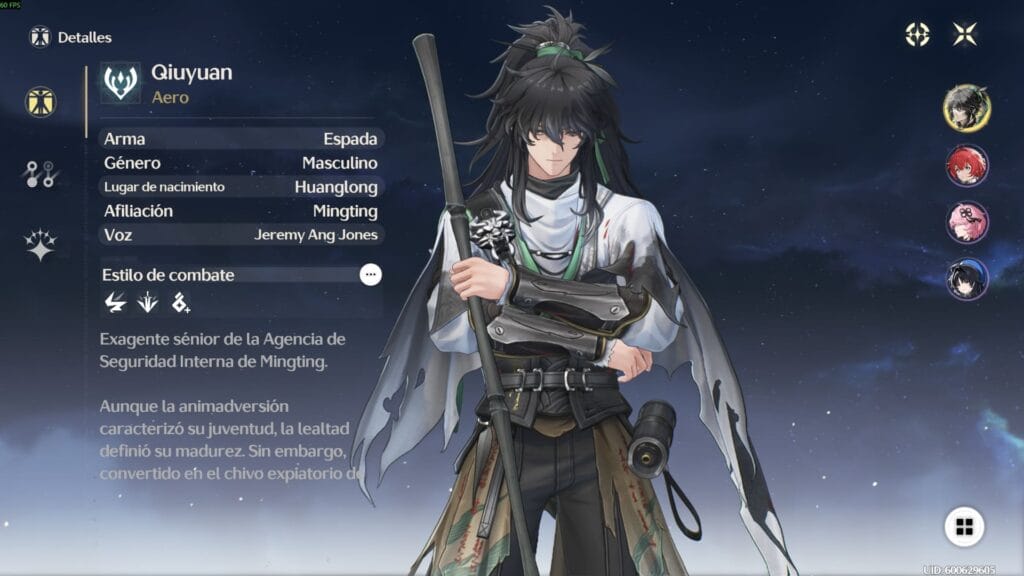Click the lightning-slash combat style icon

[x=115, y=301]
